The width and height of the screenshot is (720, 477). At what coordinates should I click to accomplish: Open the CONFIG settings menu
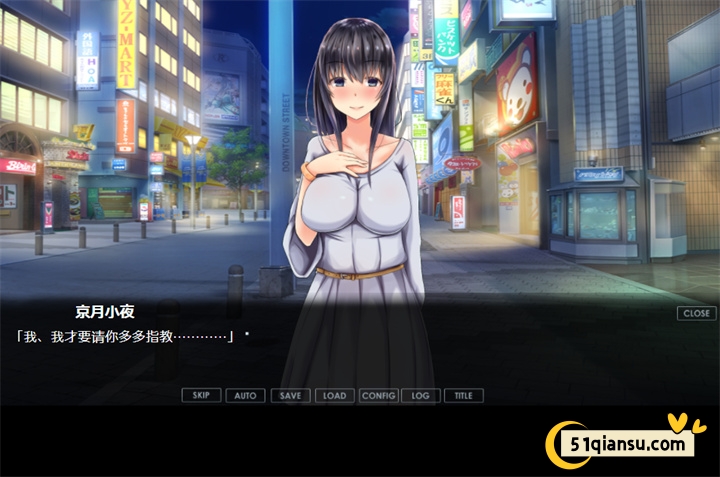click(x=378, y=395)
